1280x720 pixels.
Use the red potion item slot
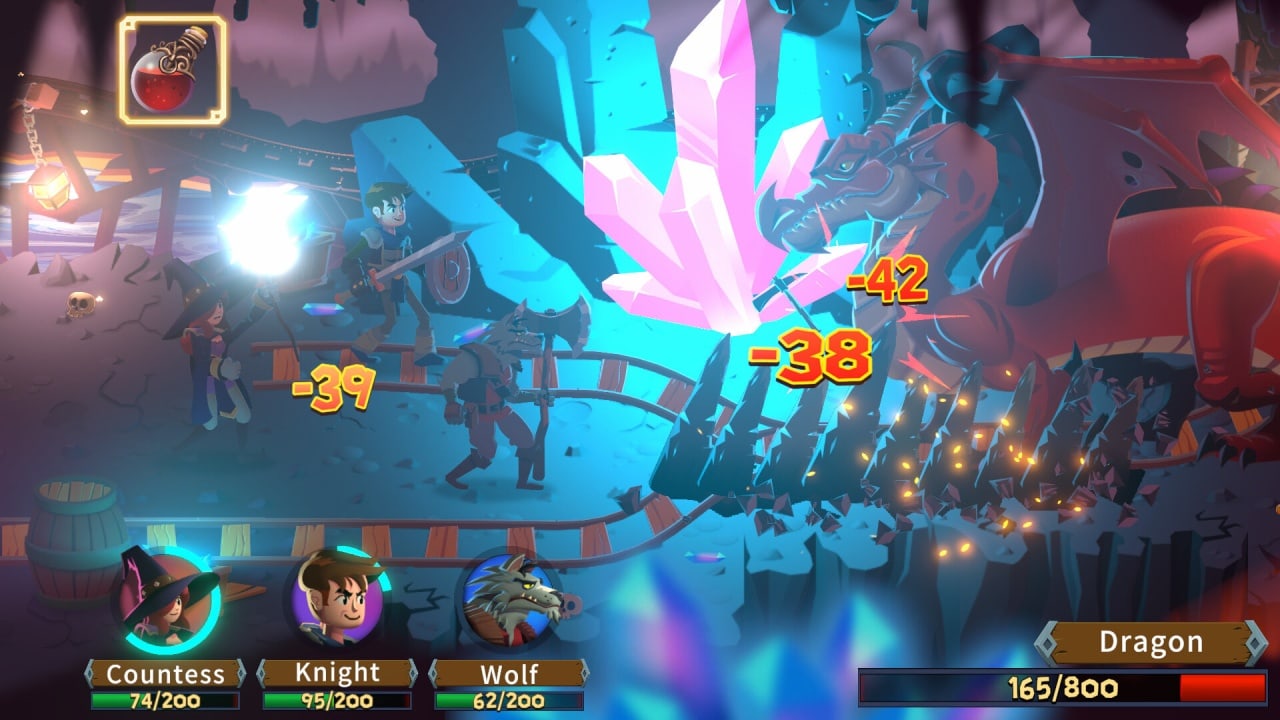point(173,70)
